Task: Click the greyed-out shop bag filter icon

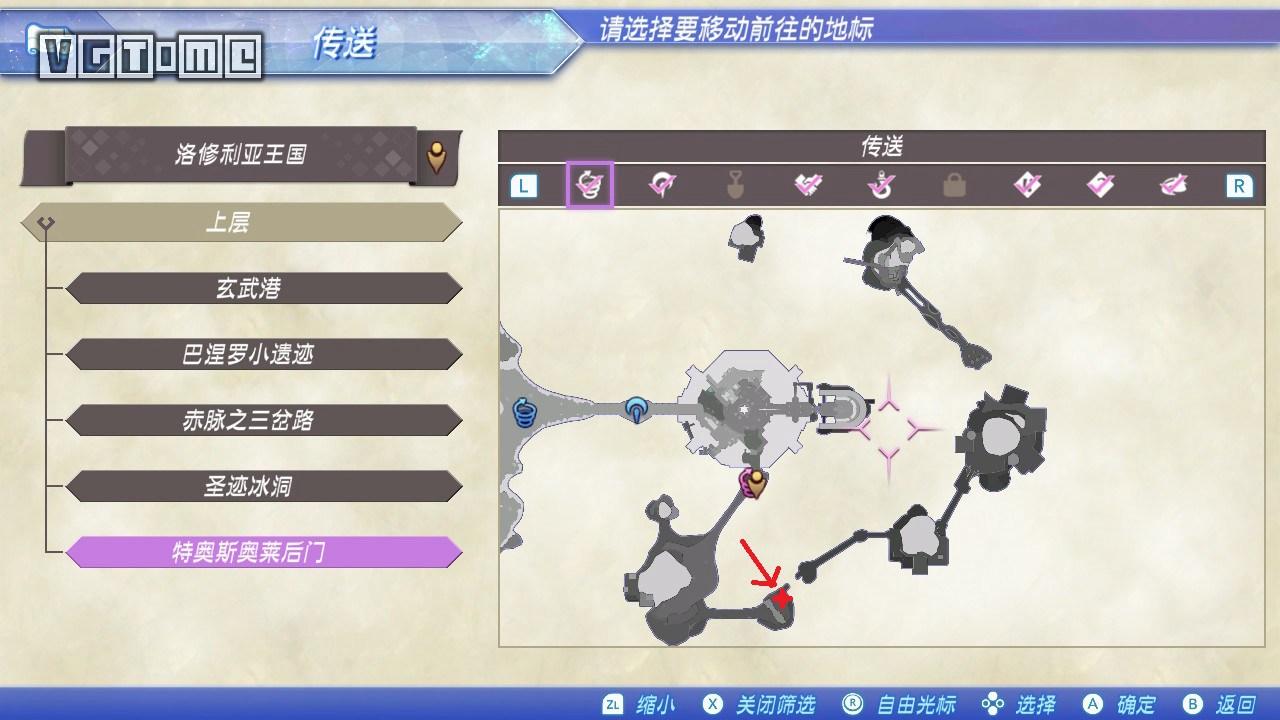Action: click(x=954, y=184)
